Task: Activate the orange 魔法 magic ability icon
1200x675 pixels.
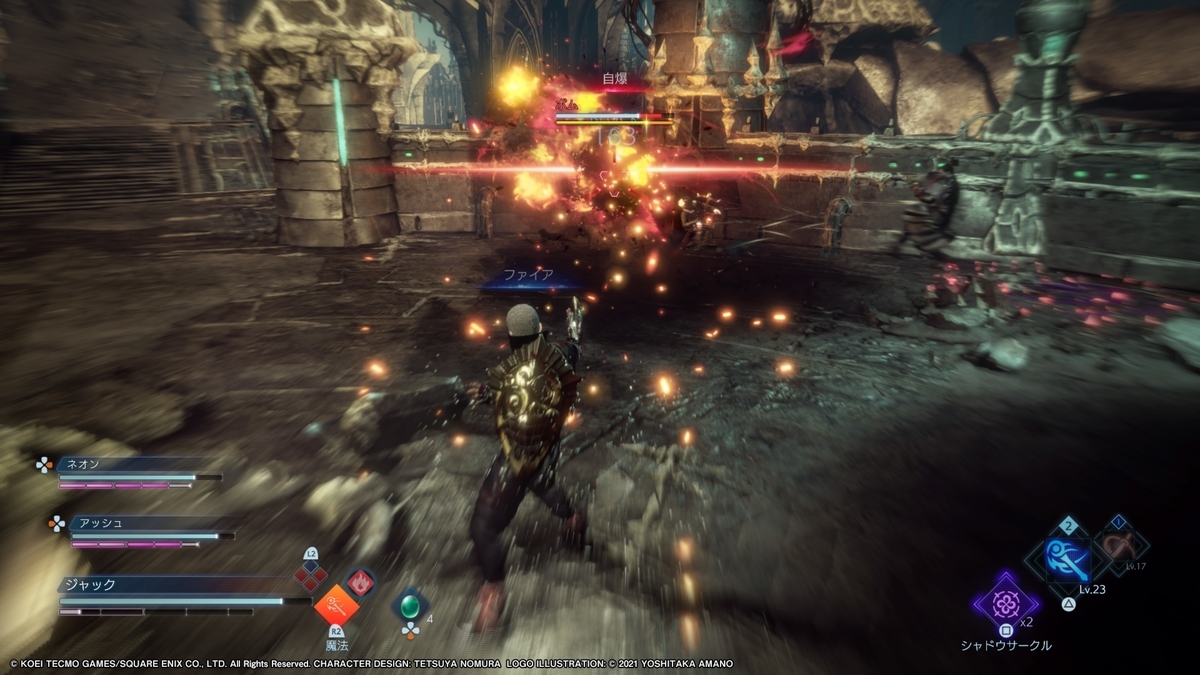Action: click(x=336, y=604)
